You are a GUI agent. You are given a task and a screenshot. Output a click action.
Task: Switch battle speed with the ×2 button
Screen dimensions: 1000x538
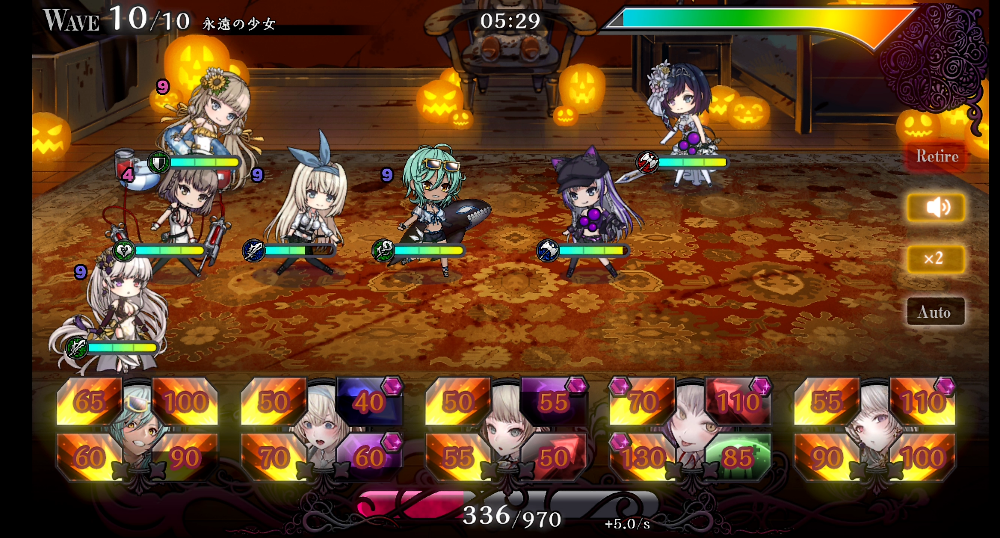(936, 259)
